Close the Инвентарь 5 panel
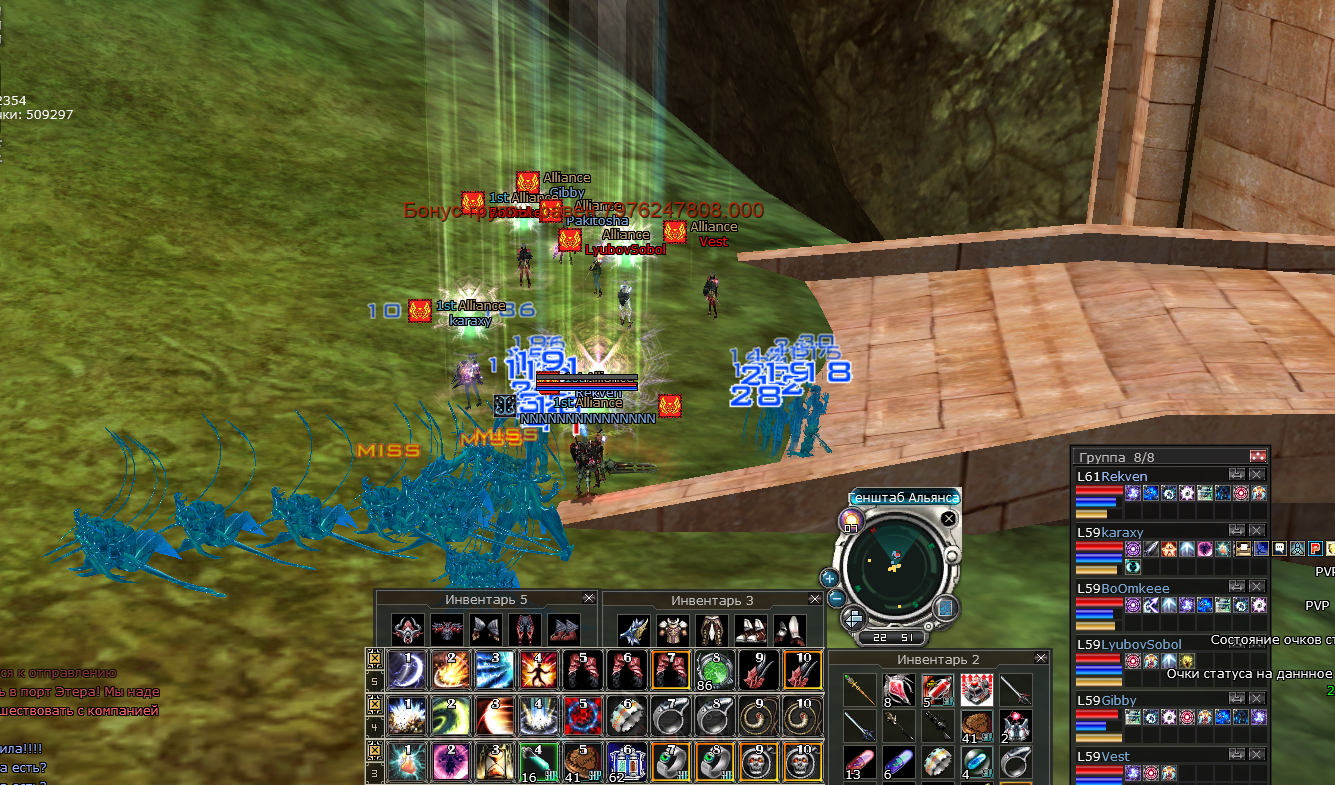Screen dimensions: 1335x785 pos(588,599)
